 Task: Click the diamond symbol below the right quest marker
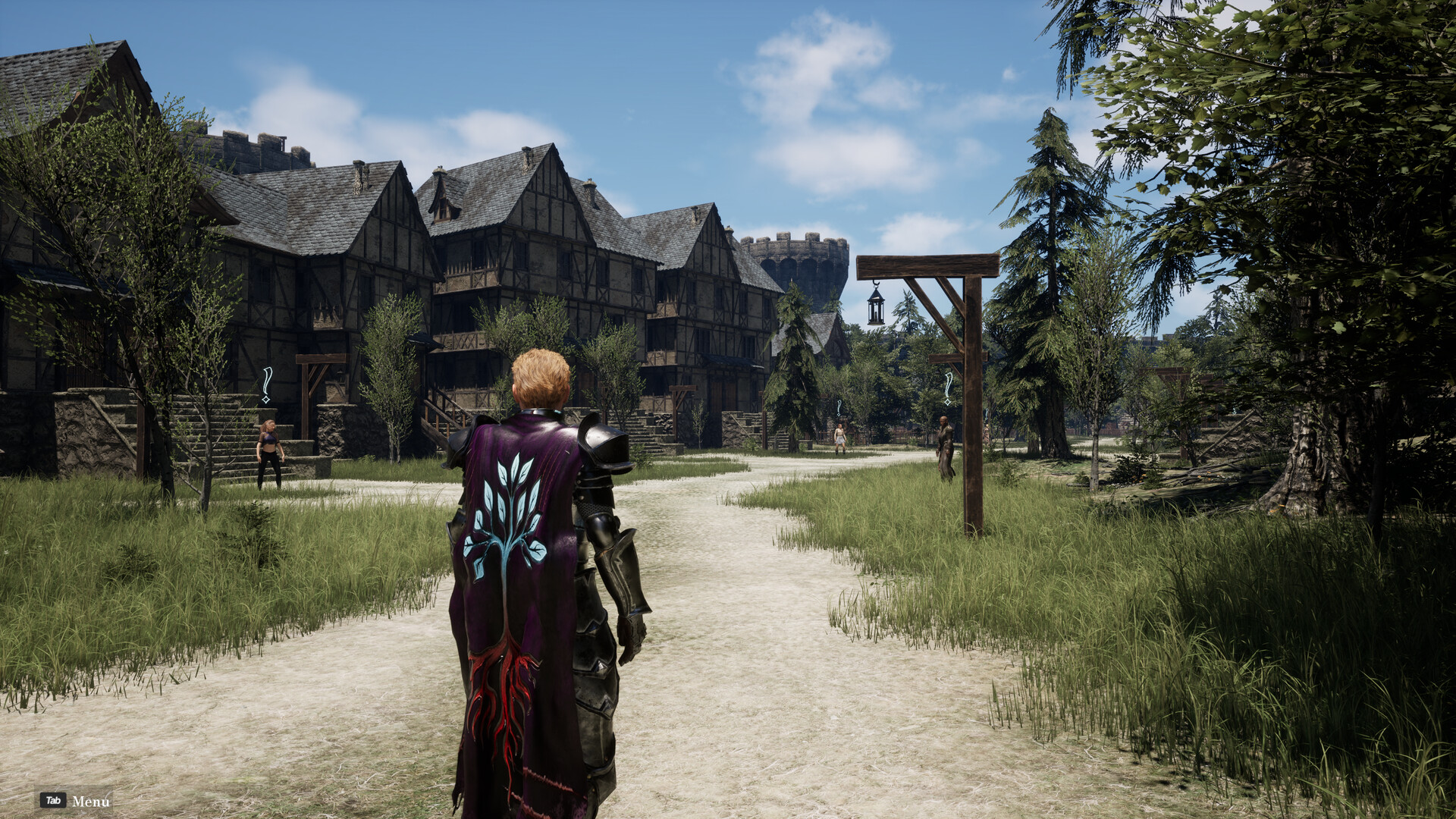coord(946,403)
